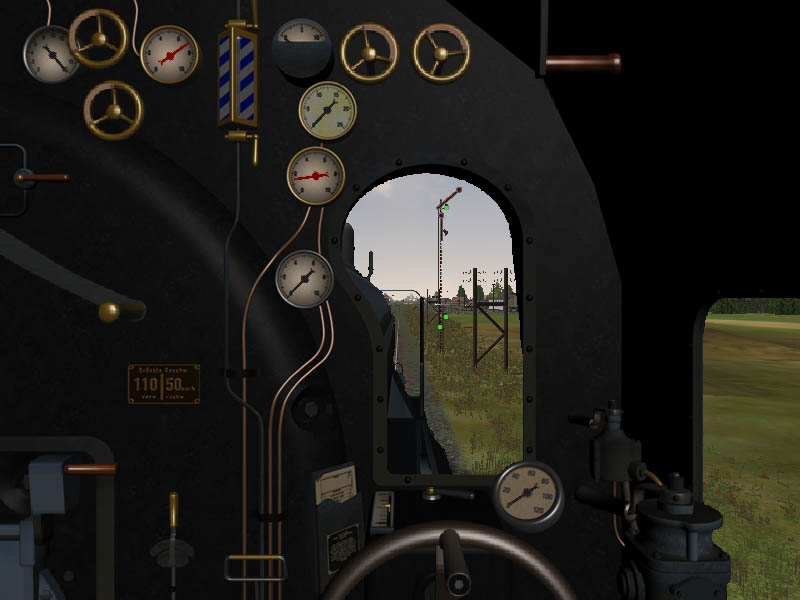Click the brass knob of the regulator lever
This screenshot has height=600, width=800.
(x=109, y=311)
